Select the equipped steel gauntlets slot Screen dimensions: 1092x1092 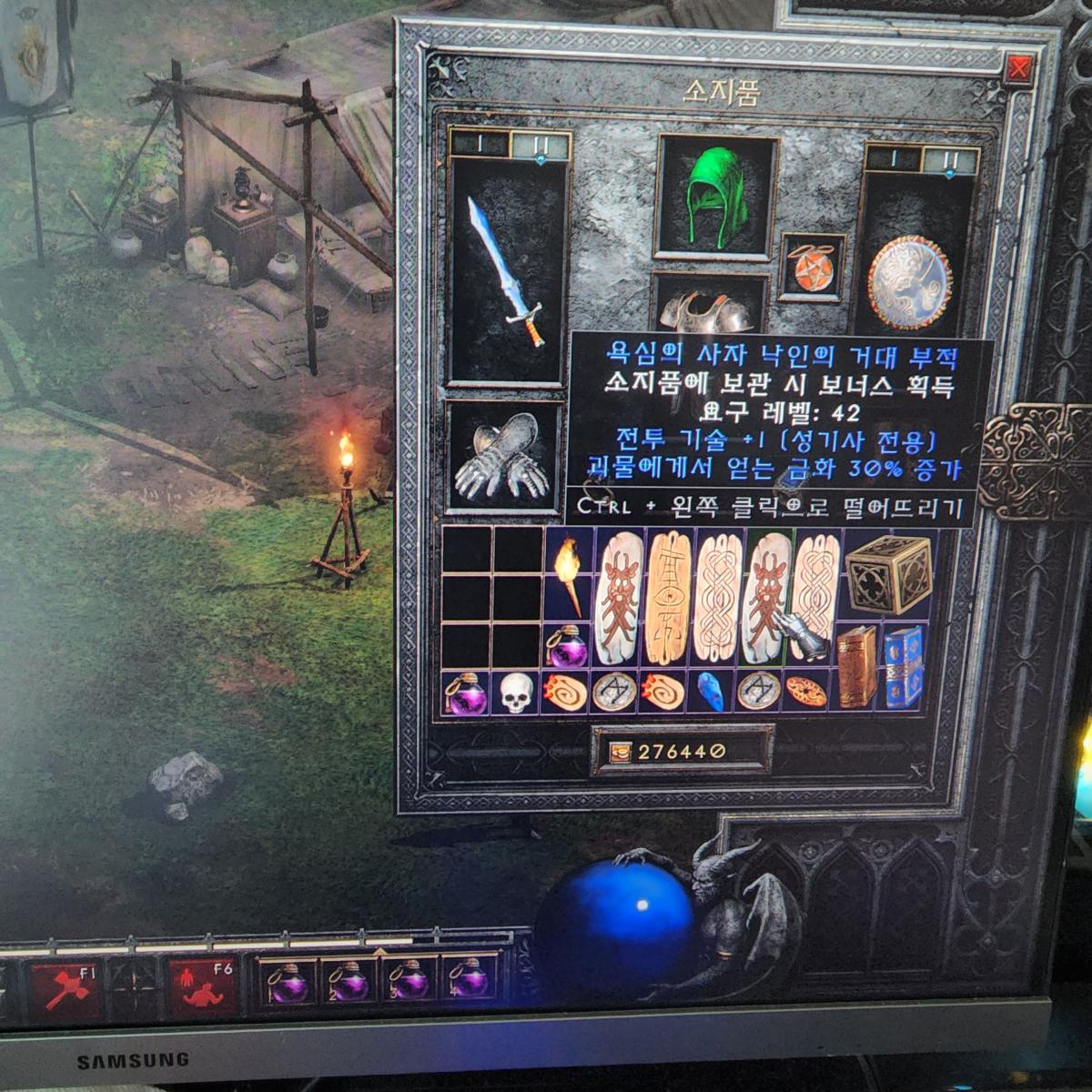(x=503, y=457)
